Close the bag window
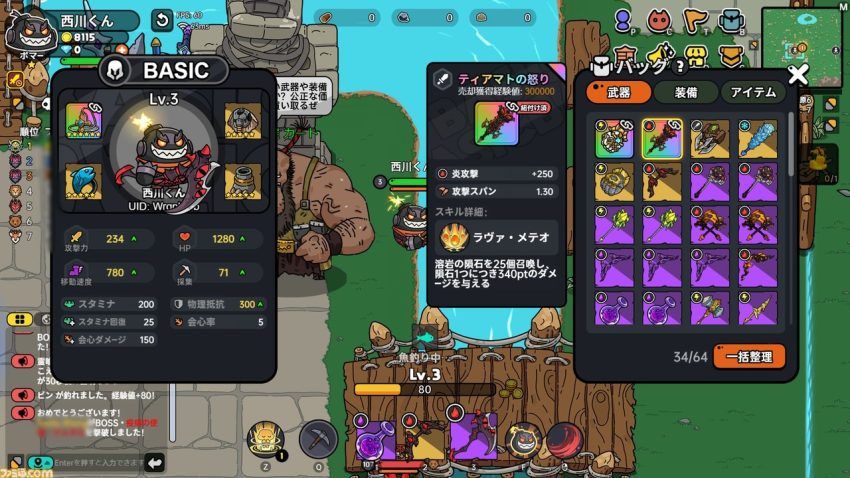The image size is (850, 478). coord(797,73)
